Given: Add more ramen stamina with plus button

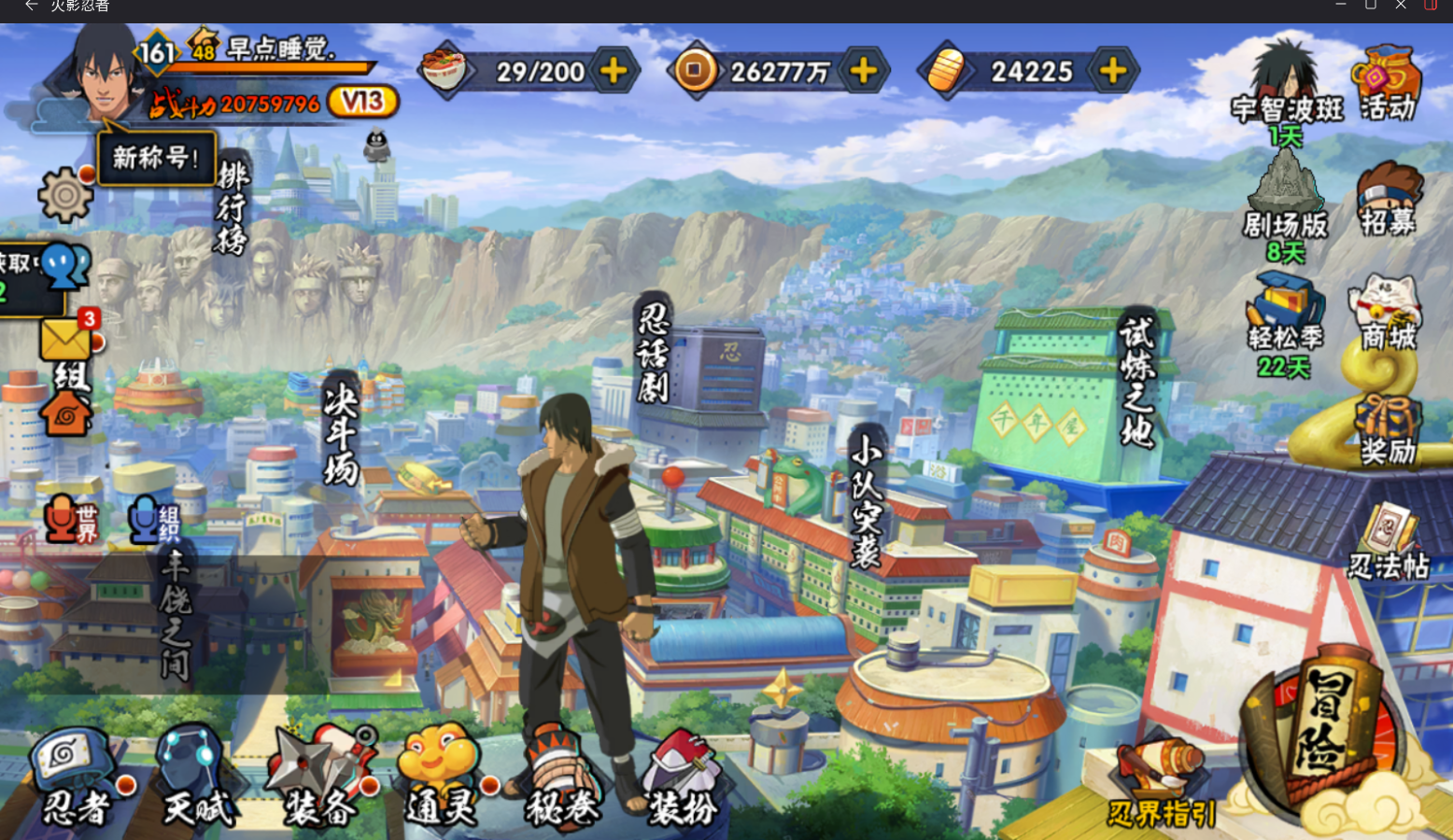Looking at the screenshot, I should click(614, 71).
